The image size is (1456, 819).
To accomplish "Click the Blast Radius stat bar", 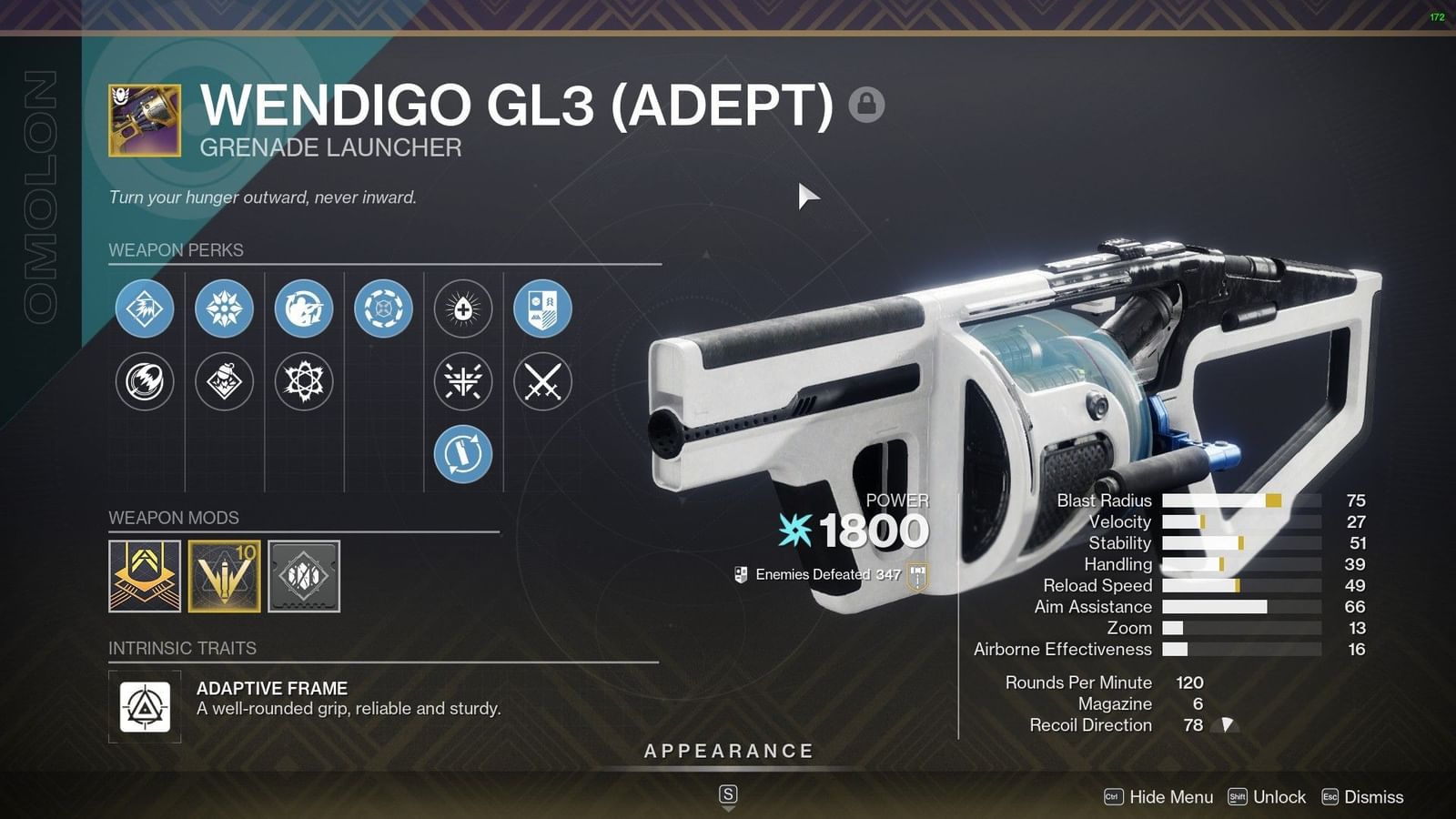I will [x=1238, y=500].
